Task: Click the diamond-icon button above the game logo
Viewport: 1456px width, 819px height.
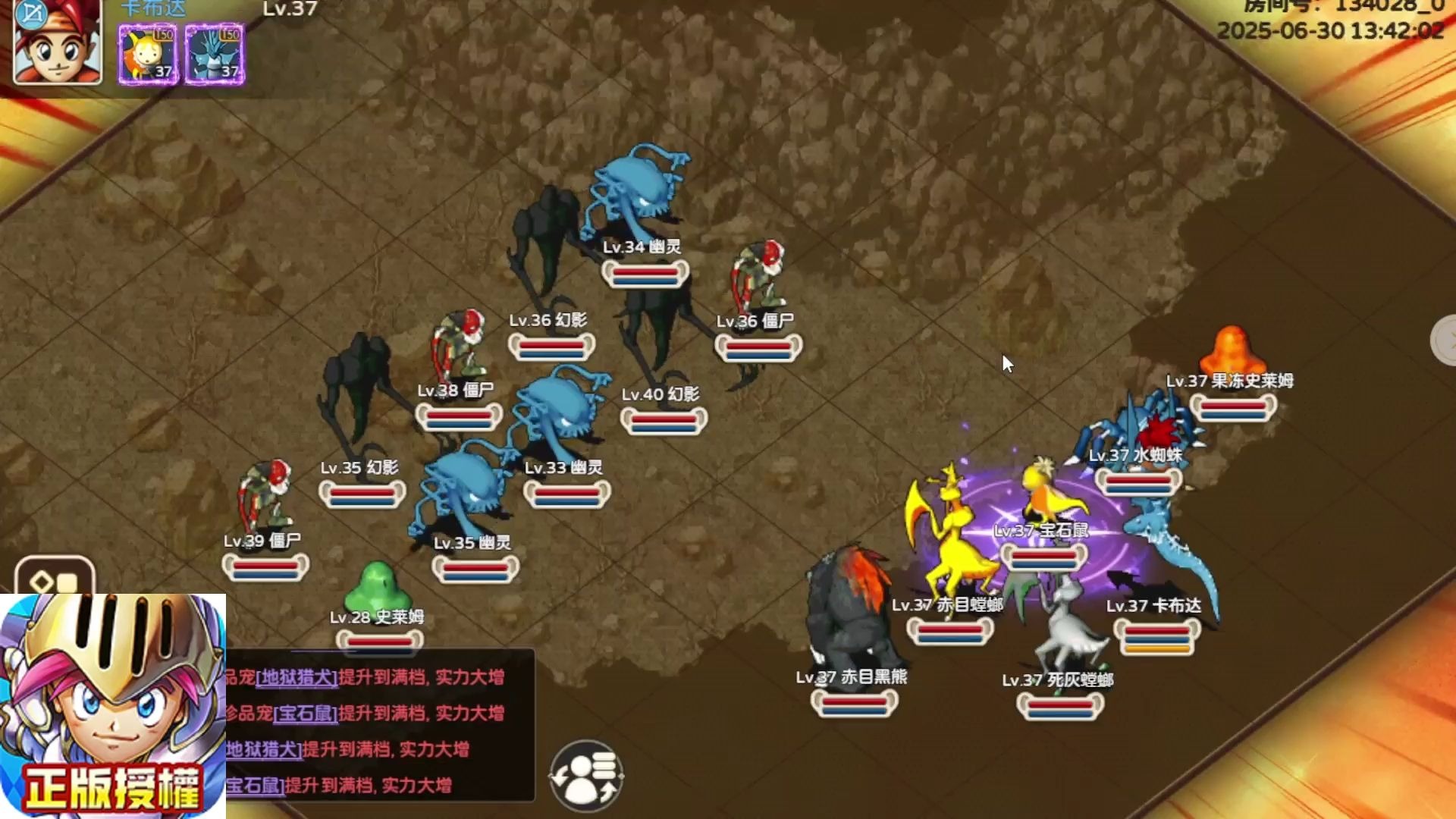Action: tap(55, 579)
